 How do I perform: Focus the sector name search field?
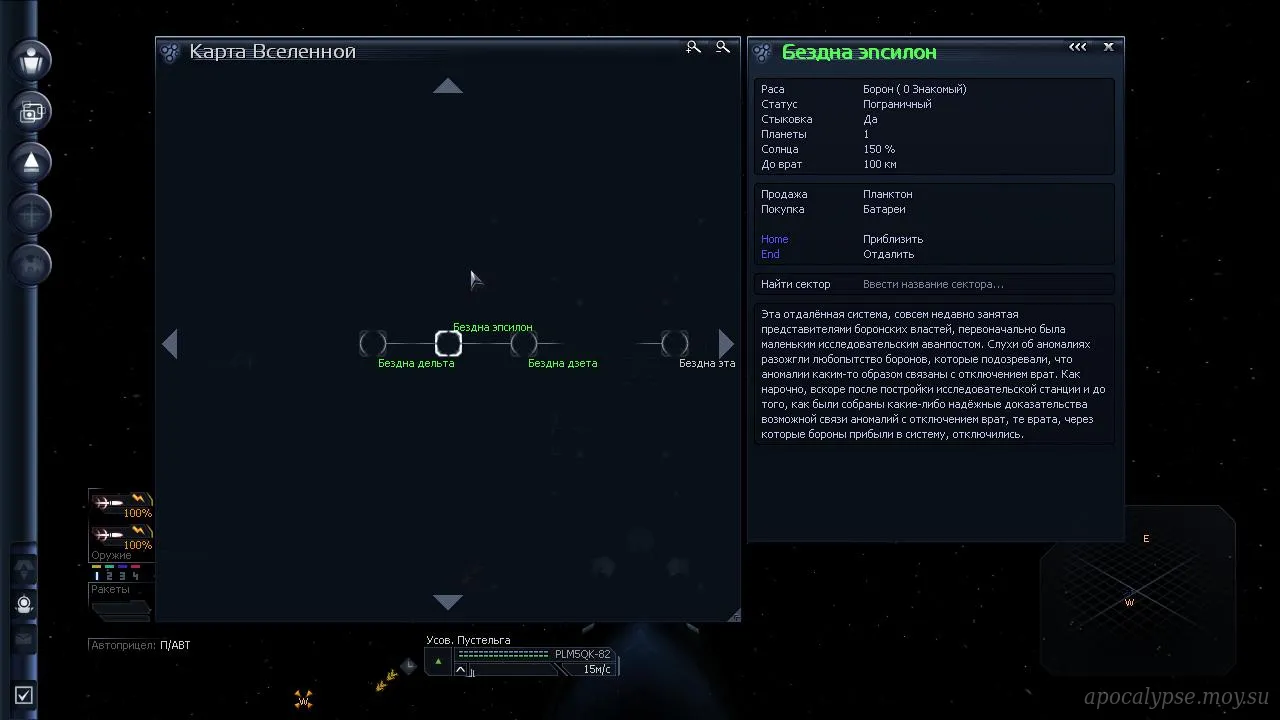point(985,284)
